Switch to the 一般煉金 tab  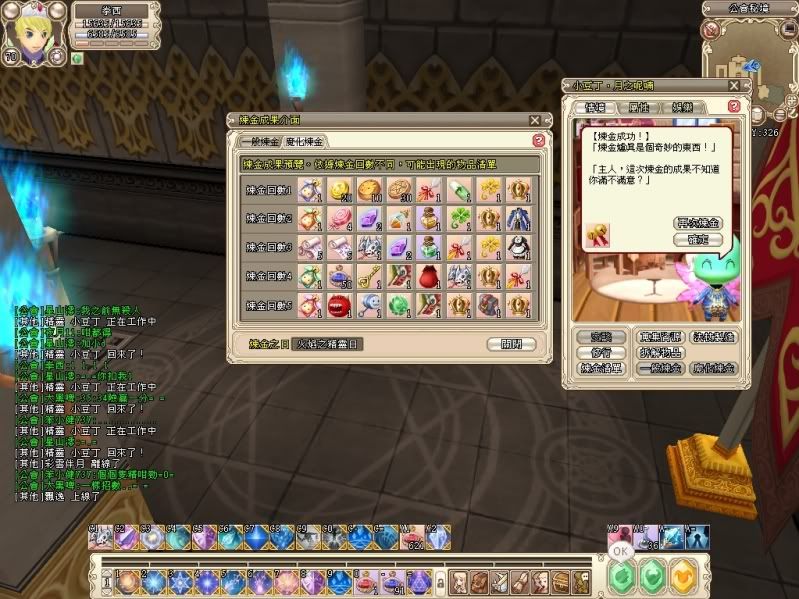click(258, 141)
